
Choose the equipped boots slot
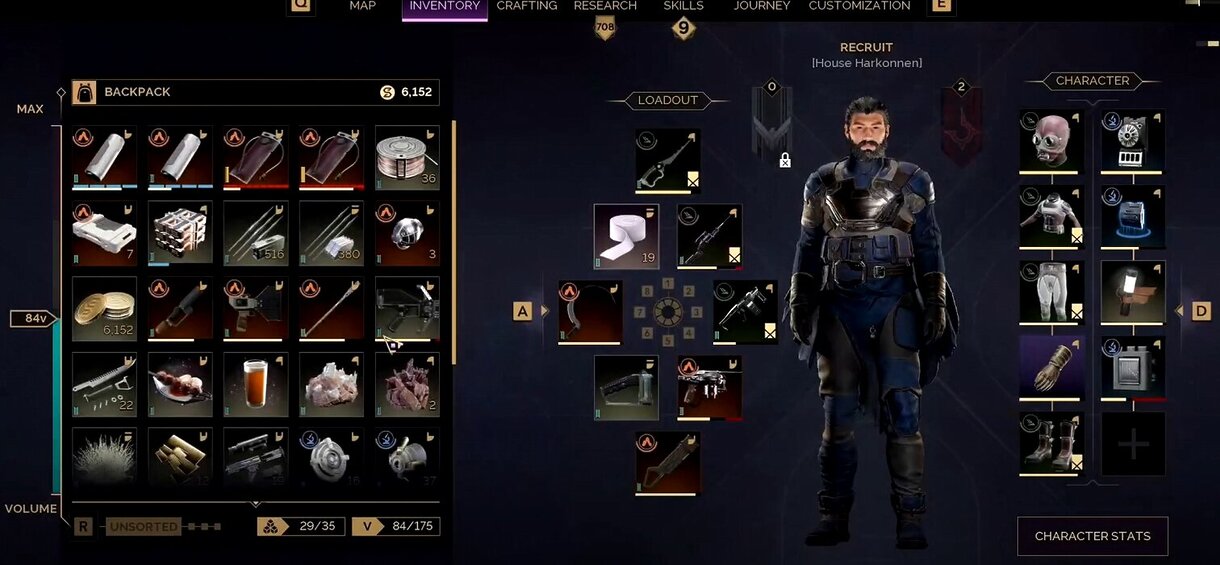pyautogui.click(x=1051, y=442)
